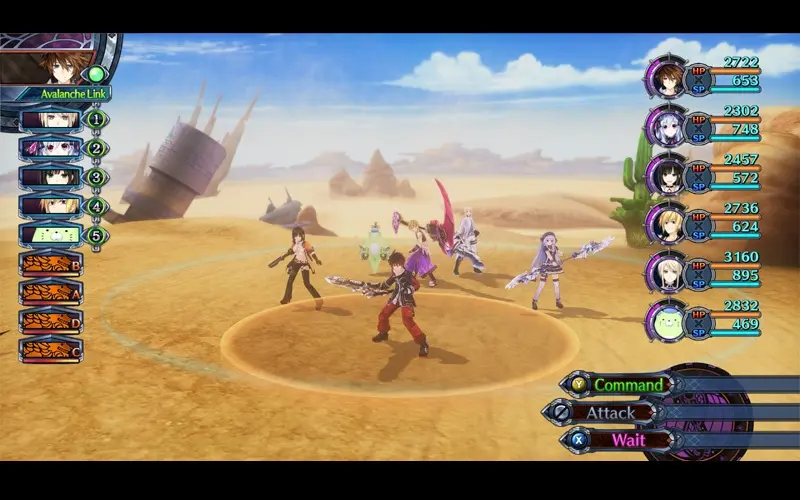Open the Command menu
The height and width of the screenshot is (500, 800).
tap(628, 384)
